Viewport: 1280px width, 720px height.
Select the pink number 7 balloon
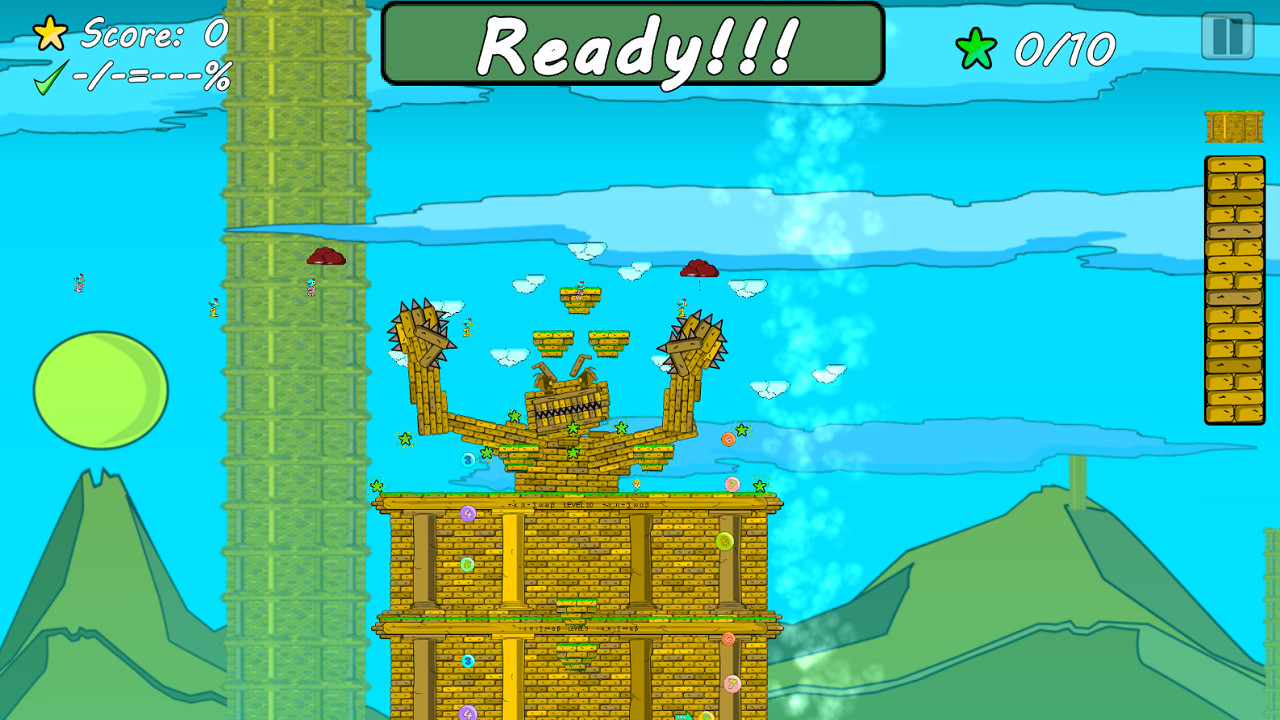pos(732,483)
